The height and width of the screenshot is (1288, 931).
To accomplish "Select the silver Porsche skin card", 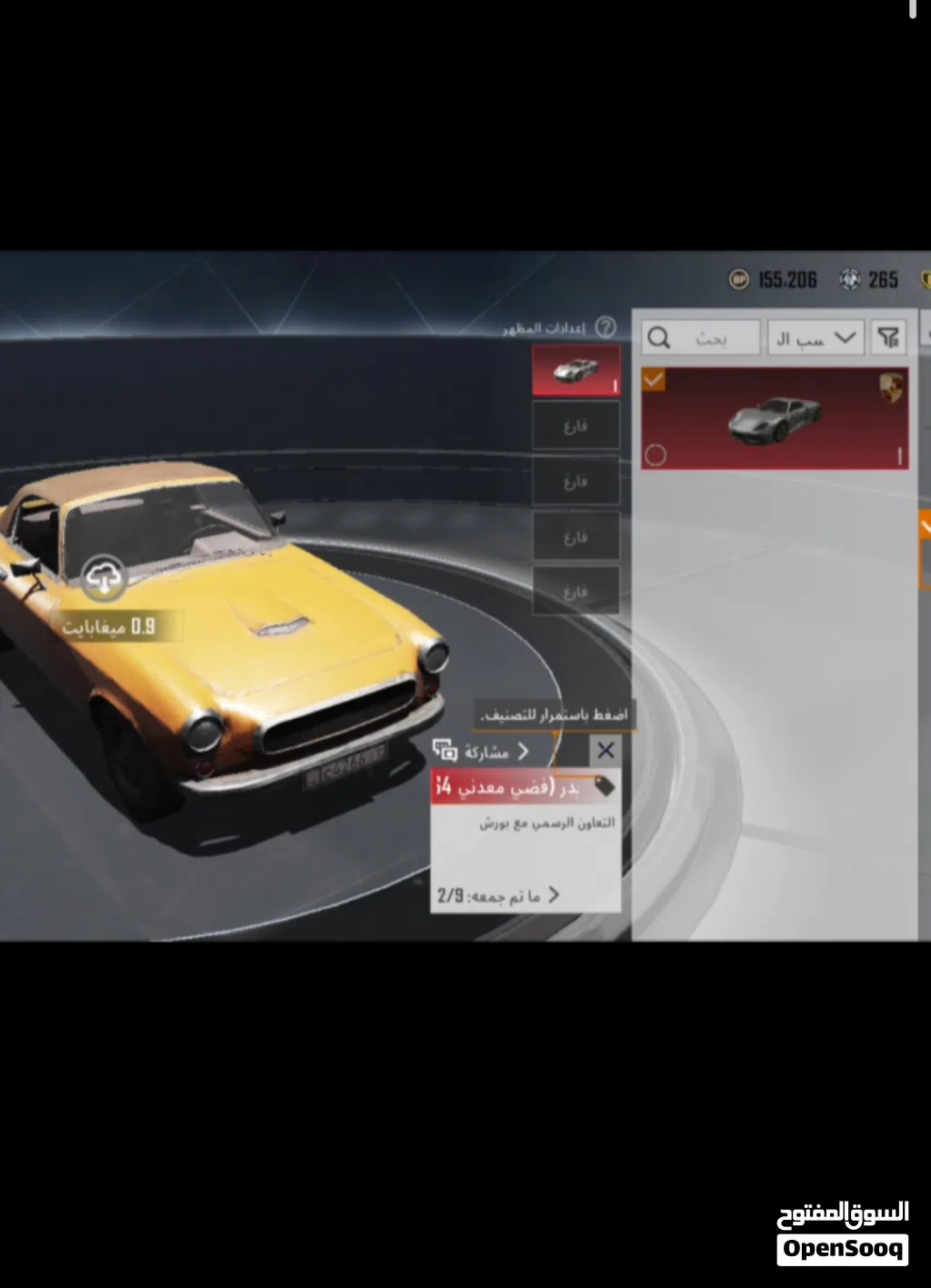I will pos(775,419).
